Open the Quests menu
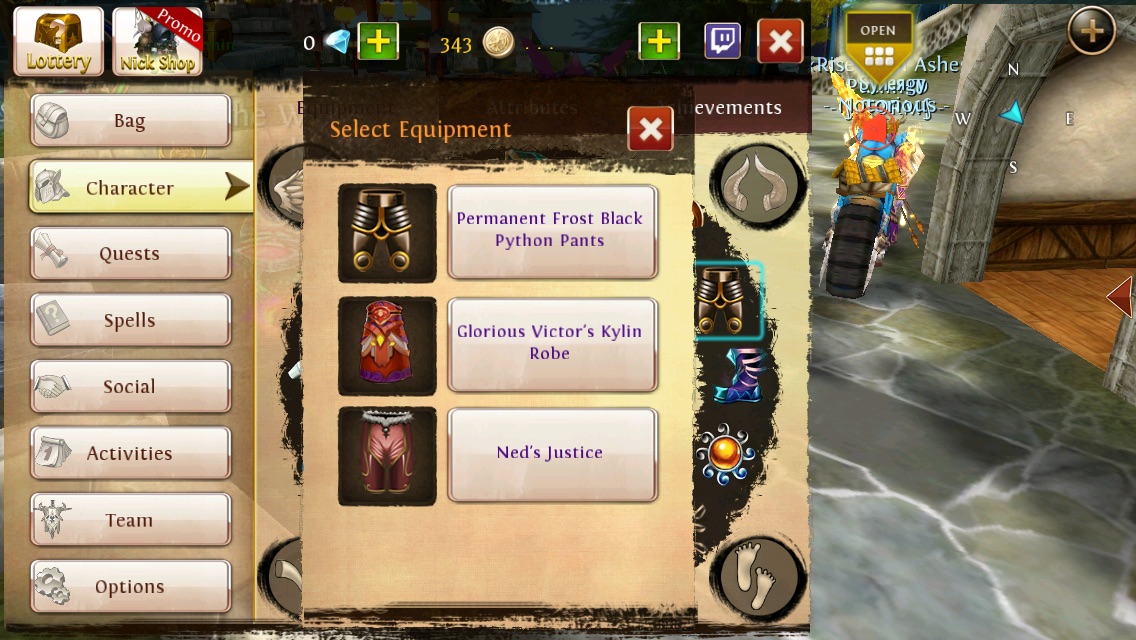Viewport: 1136px width, 640px height. [131, 254]
